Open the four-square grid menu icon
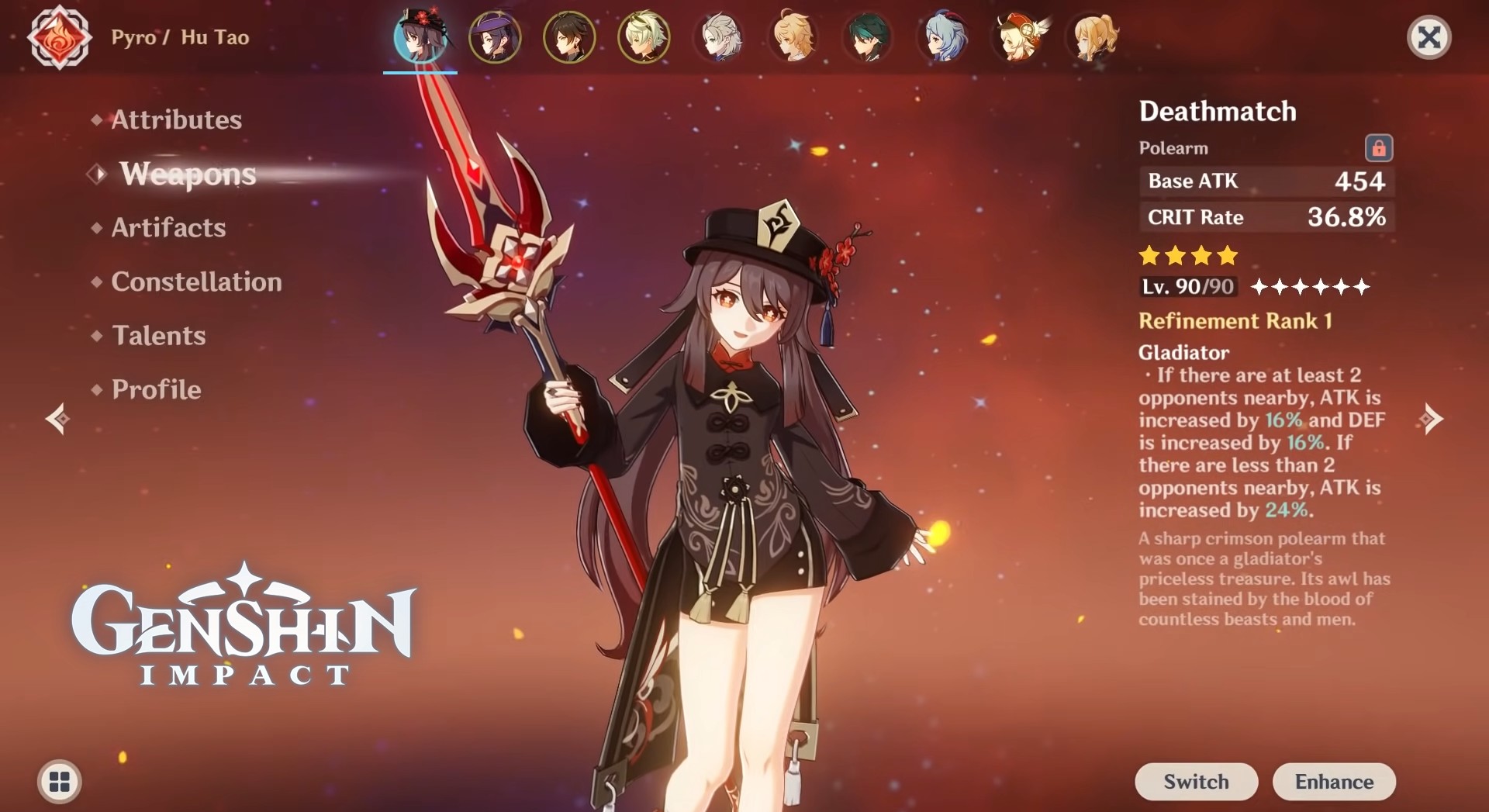The height and width of the screenshot is (812, 1489). tap(60, 781)
